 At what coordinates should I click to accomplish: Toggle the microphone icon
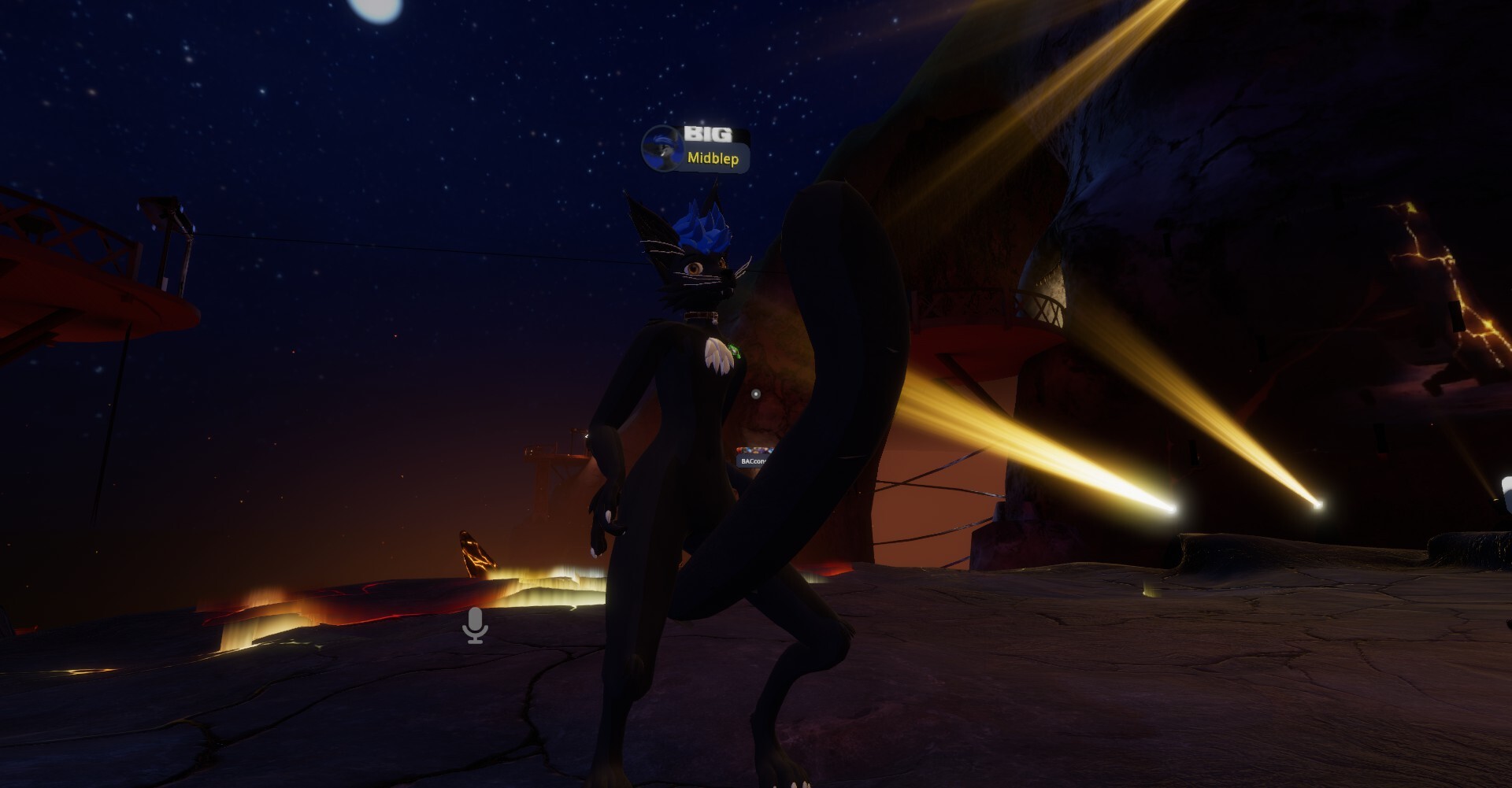(x=475, y=625)
